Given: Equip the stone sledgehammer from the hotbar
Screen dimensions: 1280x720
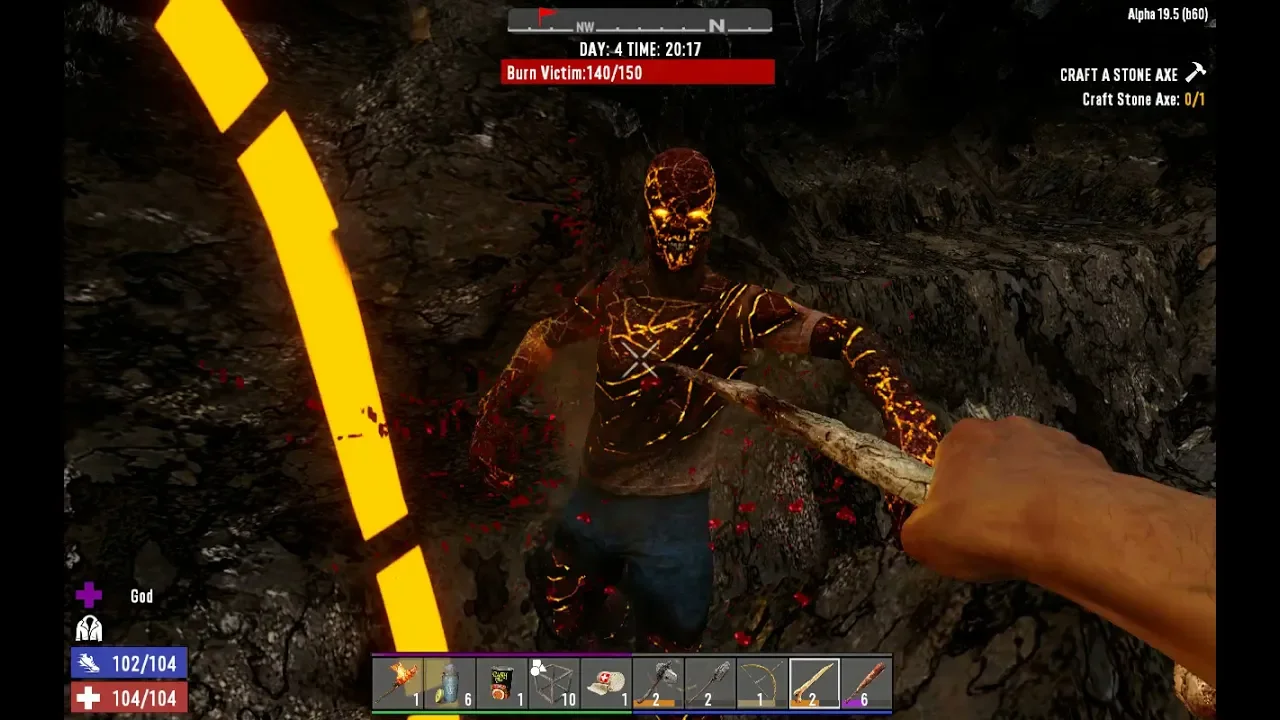Looking at the screenshot, I should tap(658, 684).
